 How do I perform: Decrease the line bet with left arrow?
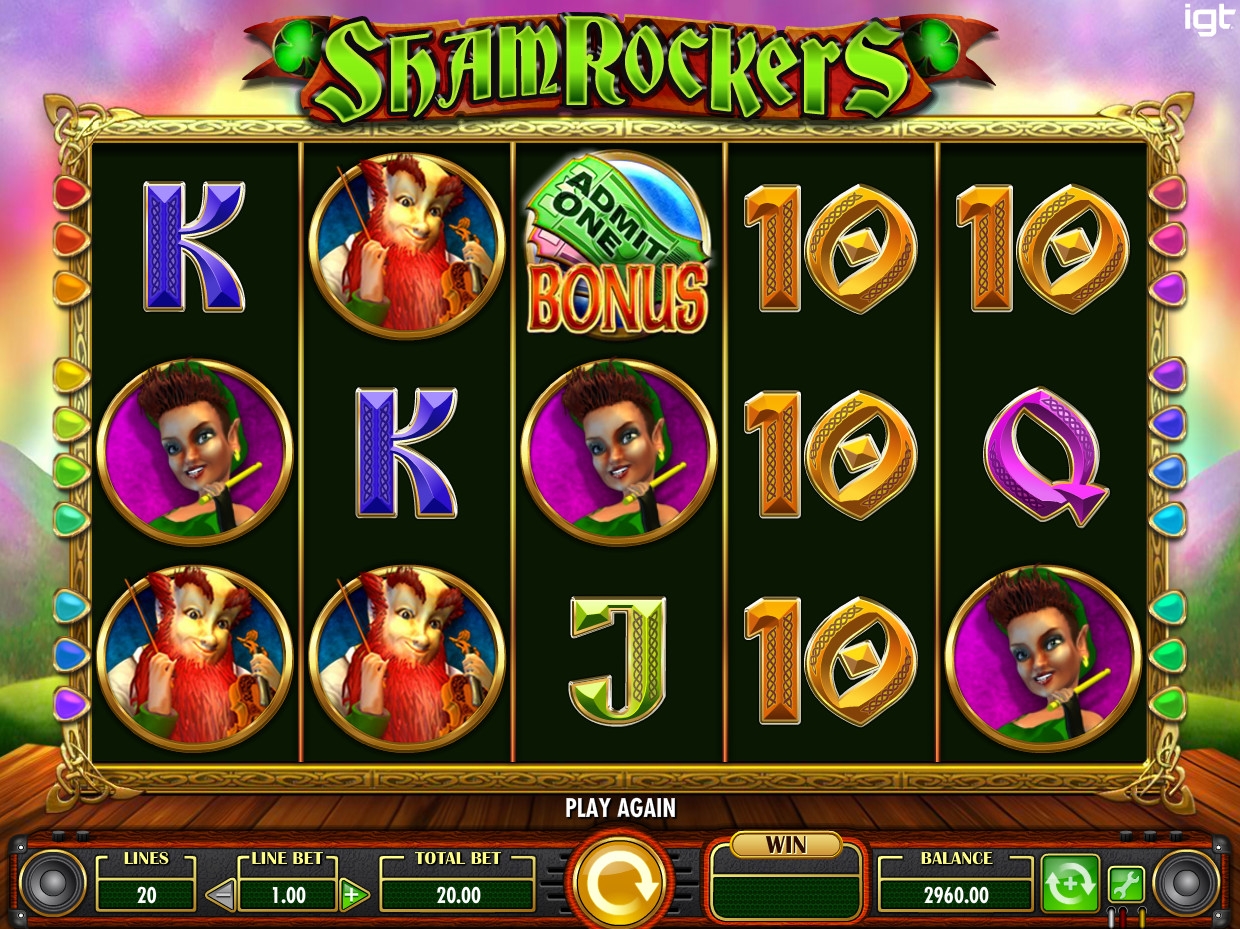[221, 895]
